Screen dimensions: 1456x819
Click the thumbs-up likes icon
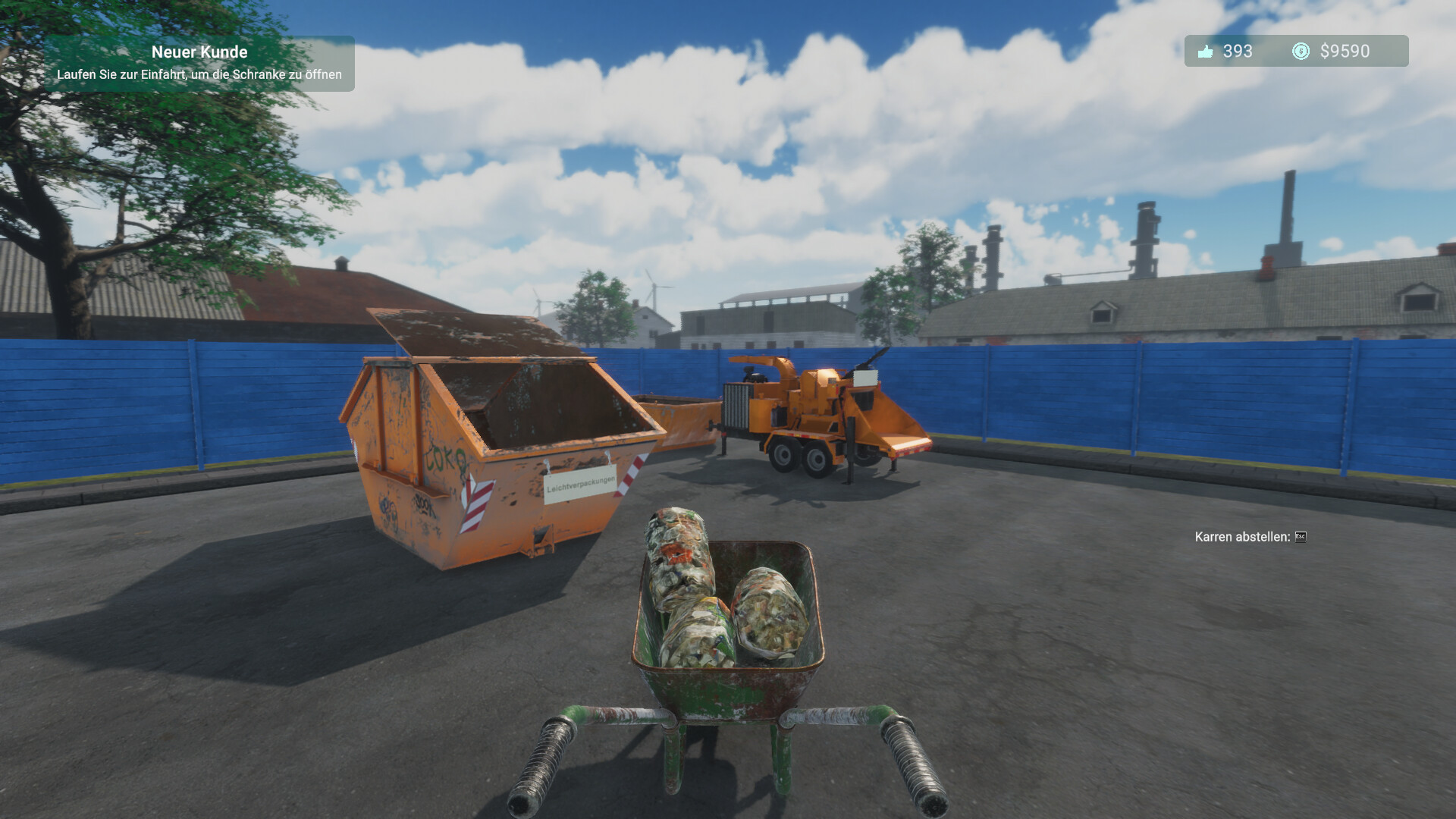(x=1206, y=52)
